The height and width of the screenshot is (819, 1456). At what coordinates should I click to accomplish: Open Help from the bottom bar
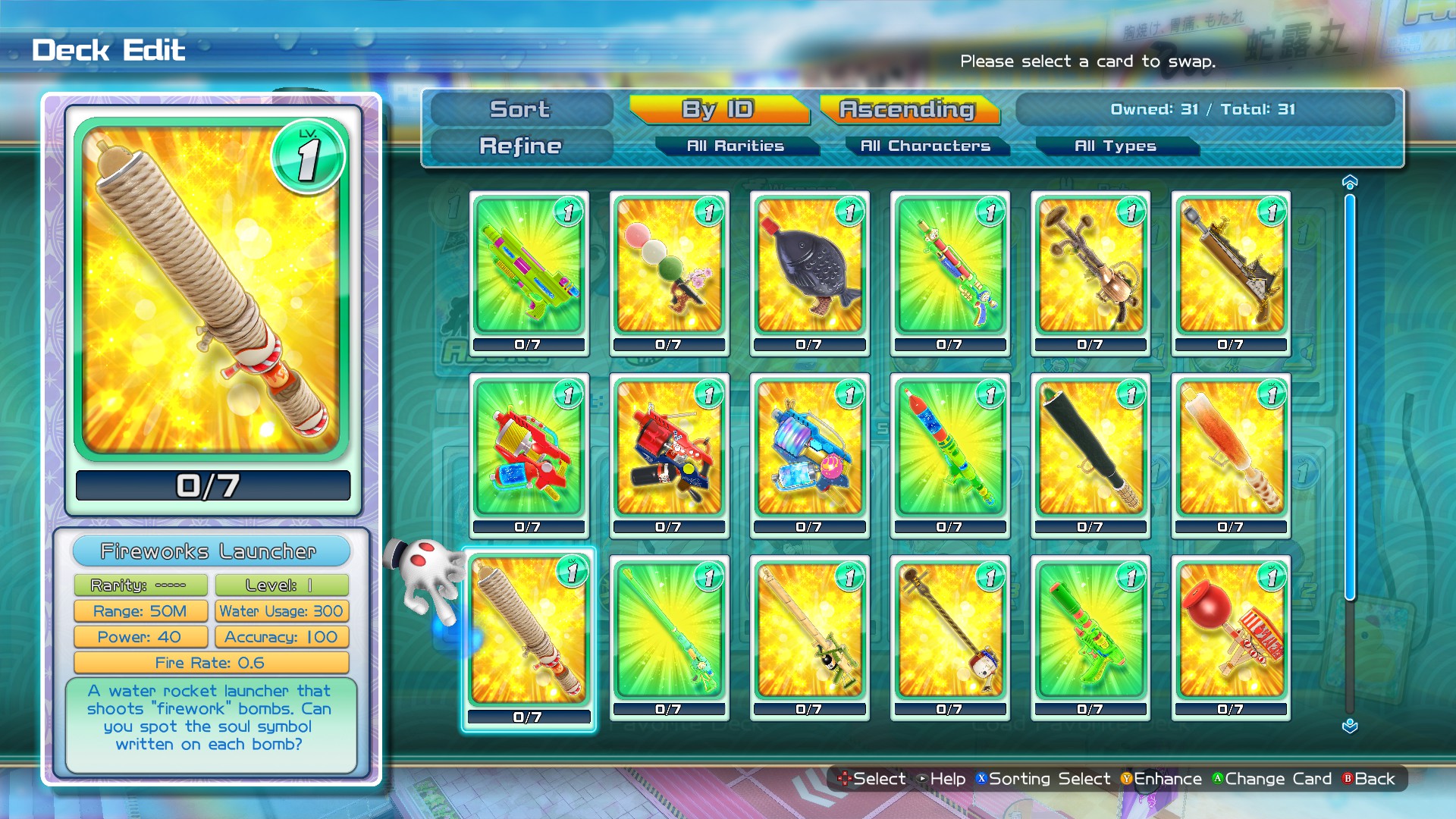point(944,779)
